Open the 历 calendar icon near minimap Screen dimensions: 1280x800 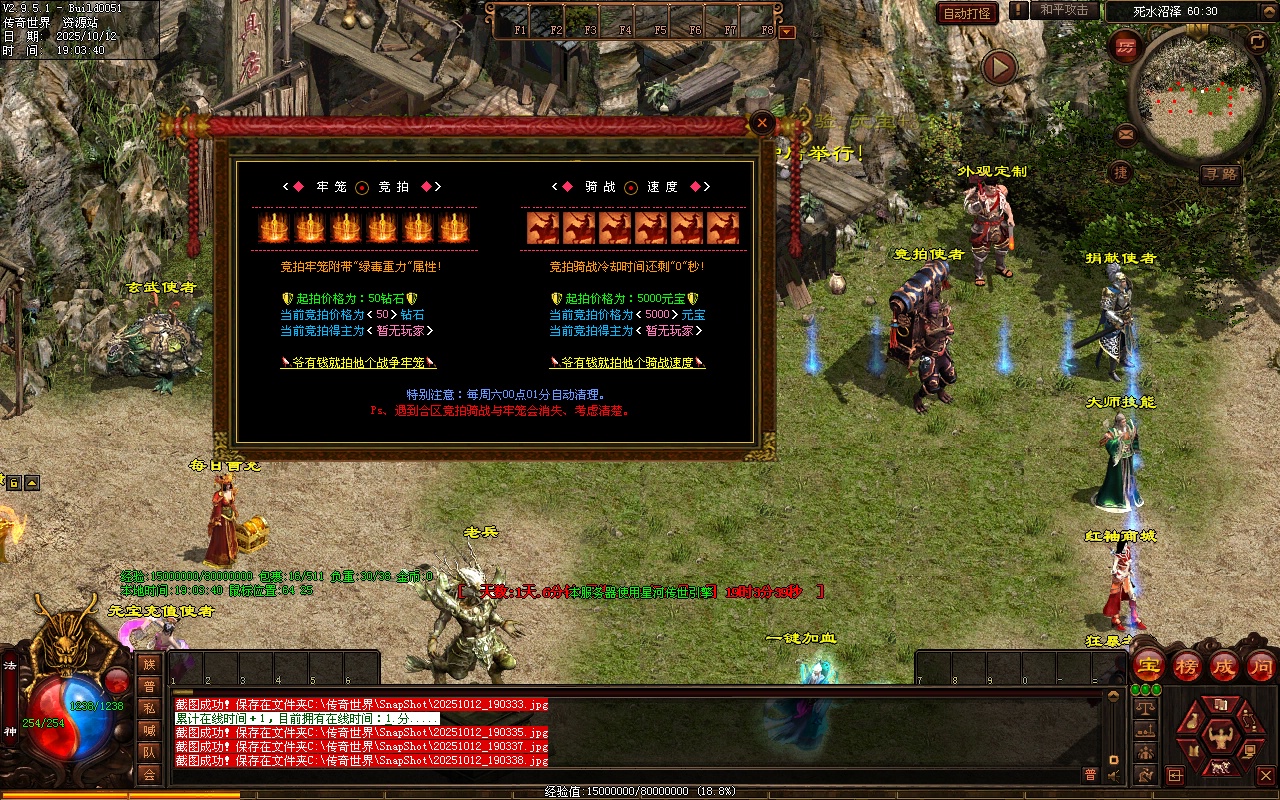(x=1127, y=46)
